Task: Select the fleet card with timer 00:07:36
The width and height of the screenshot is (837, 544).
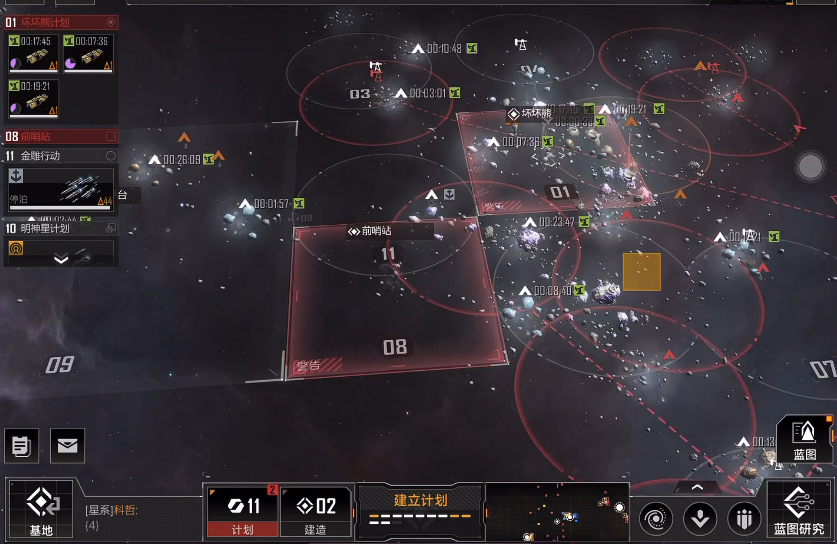Action: (x=88, y=54)
